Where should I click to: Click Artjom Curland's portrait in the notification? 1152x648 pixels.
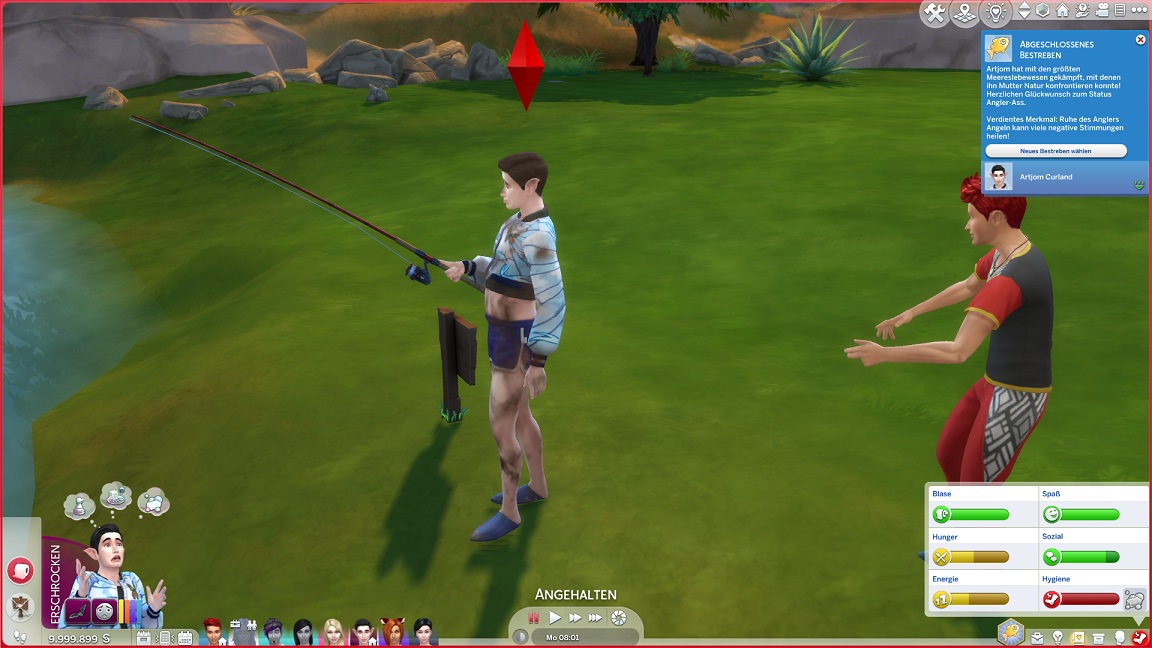pos(998,177)
